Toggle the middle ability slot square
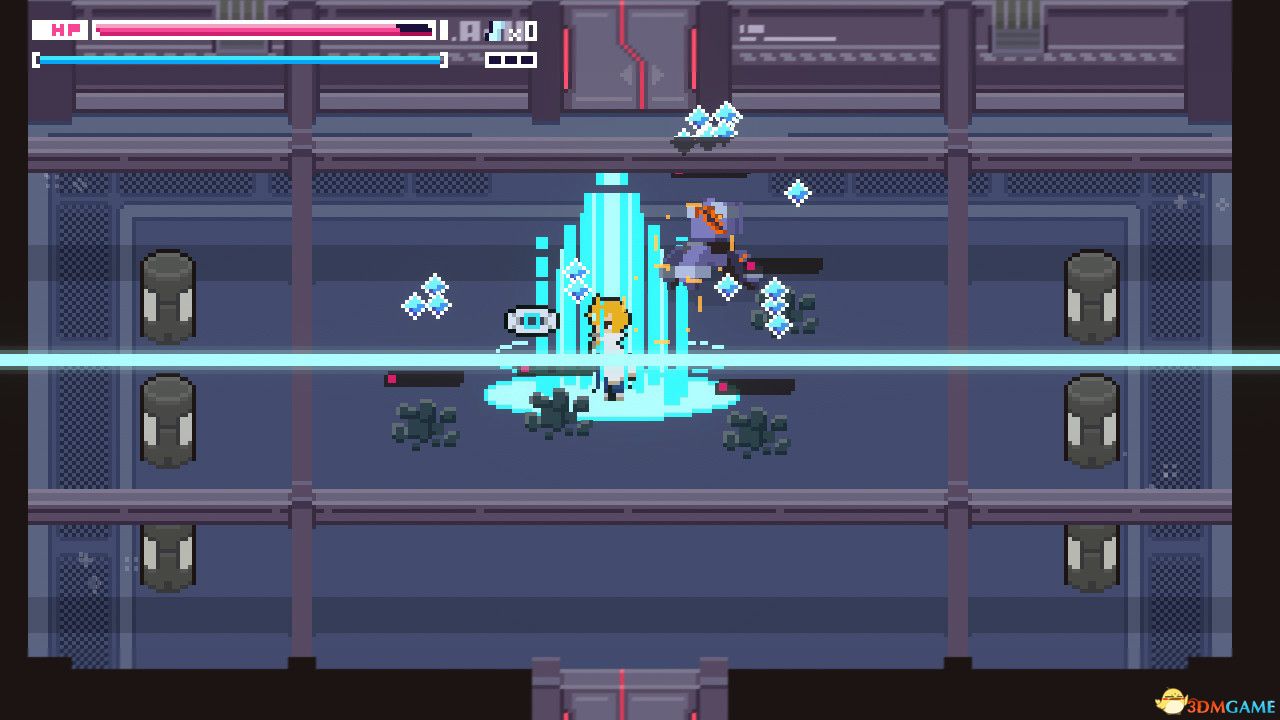Image resolution: width=1280 pixels, height=720 pixels. pyautogui.click(x=509, y=60)
